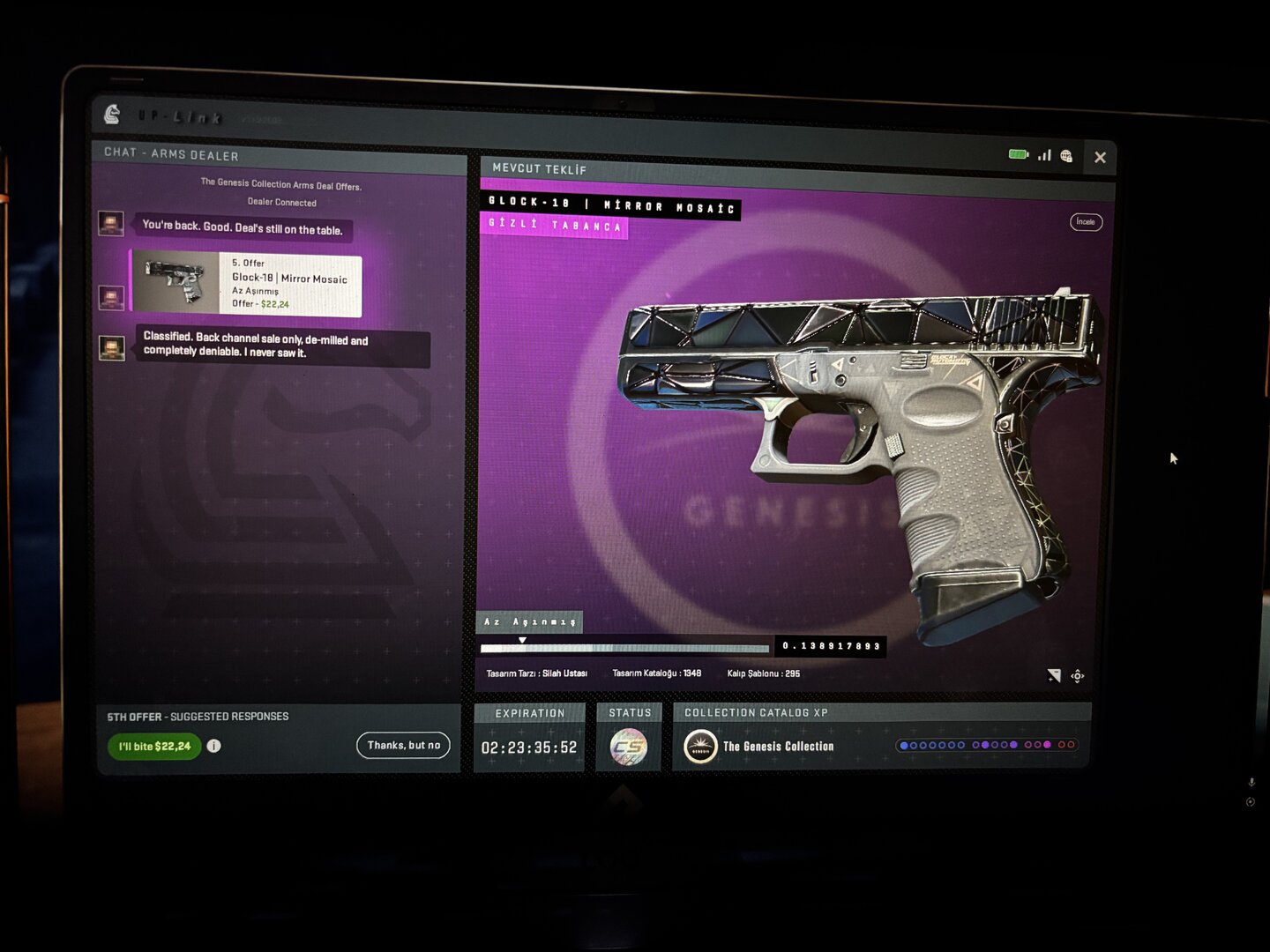This screenshot has height=952, width=1270.
Task: Click the İncele inspect button
Action: [x=1086, y=222]
